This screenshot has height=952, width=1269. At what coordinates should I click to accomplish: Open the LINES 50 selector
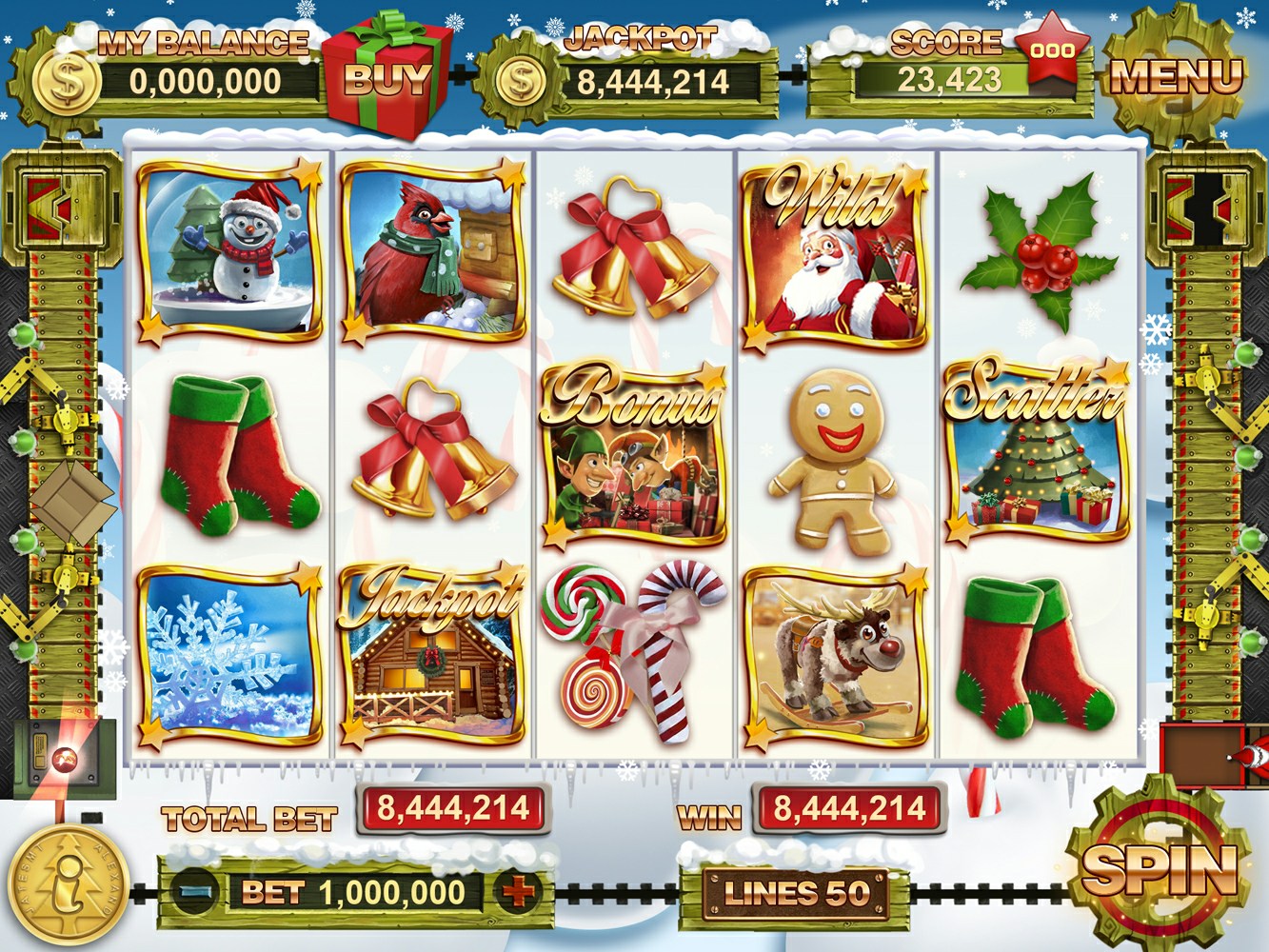(x=796, y=893)
